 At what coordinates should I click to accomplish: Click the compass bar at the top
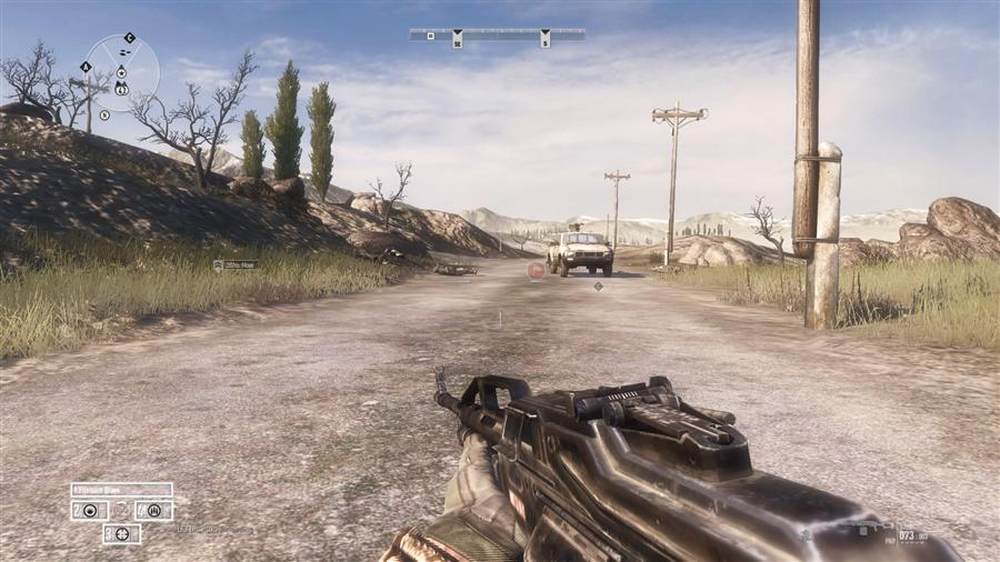point(497,35)
